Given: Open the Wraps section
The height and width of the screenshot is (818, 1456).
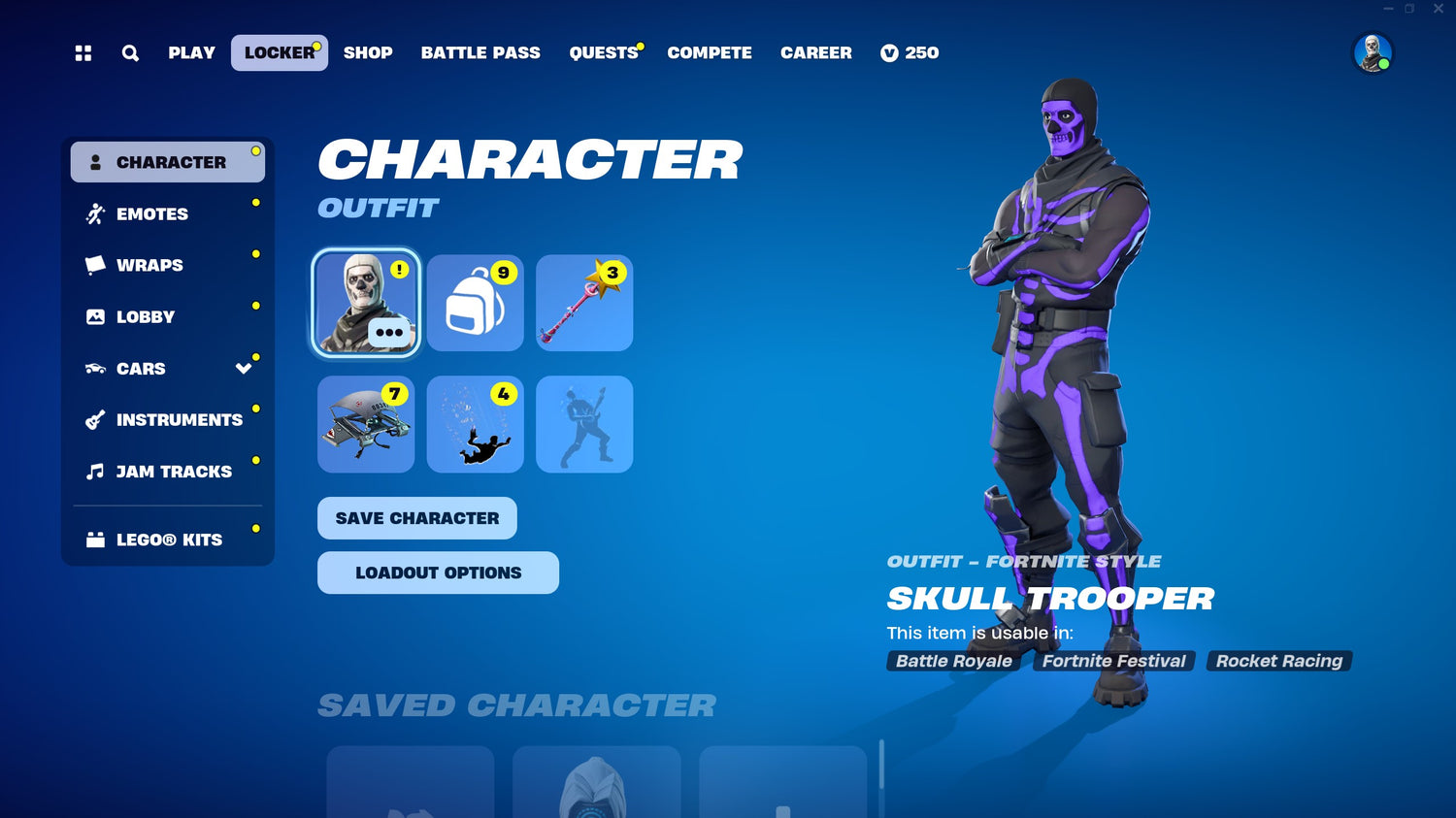Looking at the screenshot, I should 149,265.
